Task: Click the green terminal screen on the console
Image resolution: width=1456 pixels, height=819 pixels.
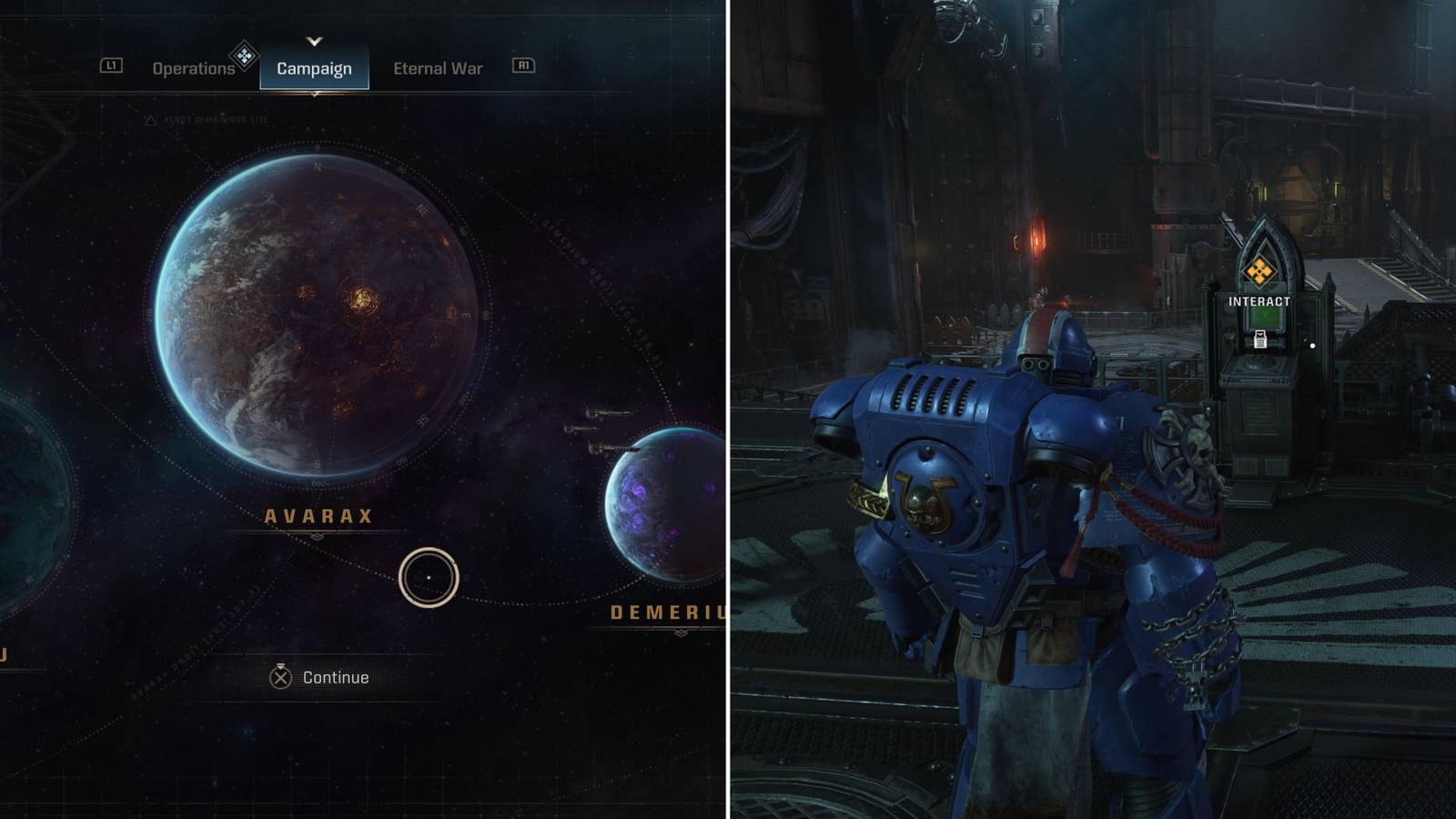Action: tap(1267, 316)
